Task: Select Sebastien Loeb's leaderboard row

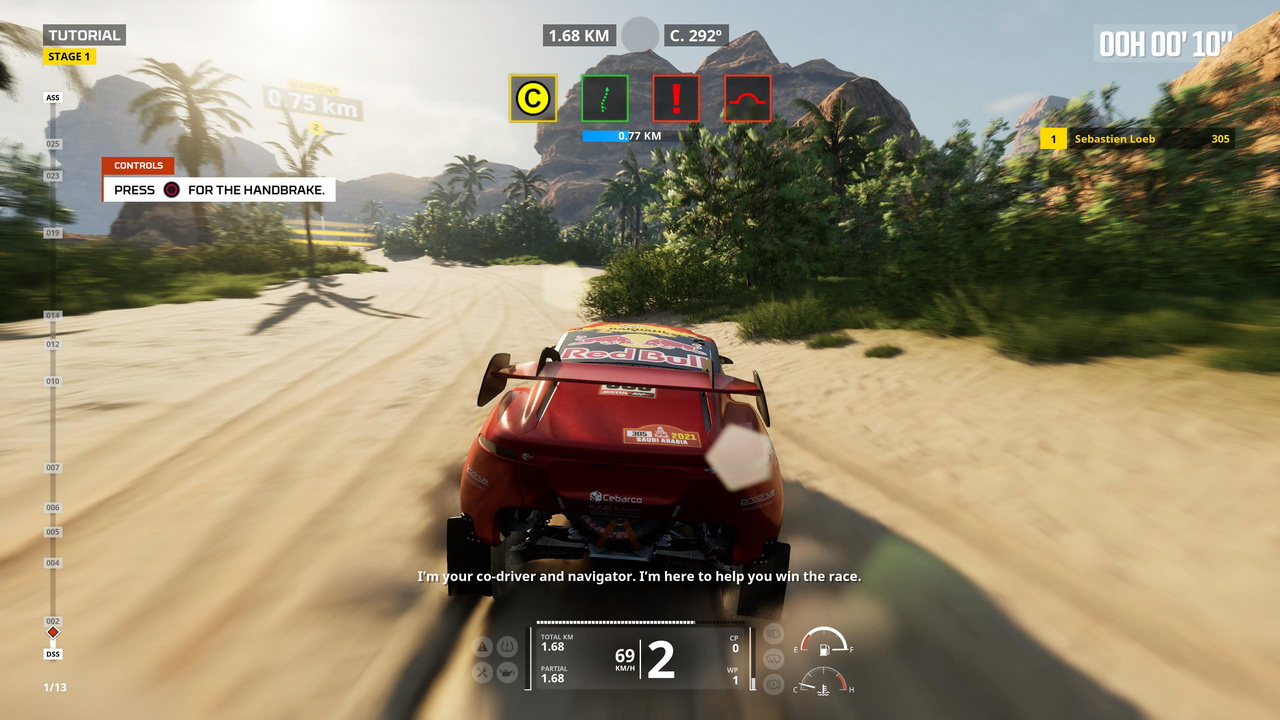Action: [x=1137, y=139]
